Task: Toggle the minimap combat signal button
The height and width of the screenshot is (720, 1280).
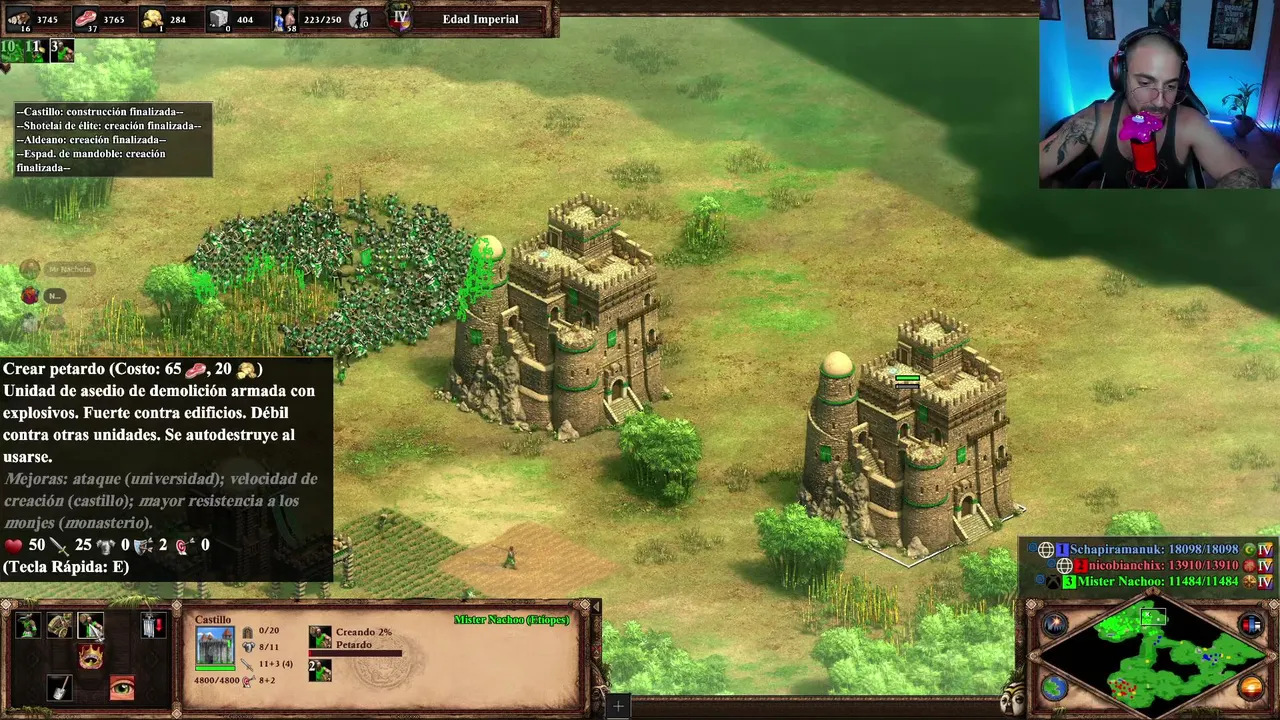Action: [1056, 625]
